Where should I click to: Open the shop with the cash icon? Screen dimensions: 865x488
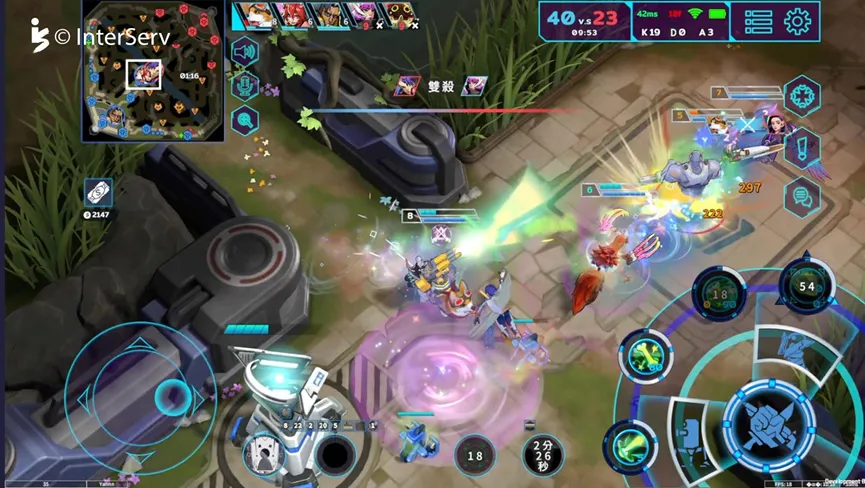(98, 192)
